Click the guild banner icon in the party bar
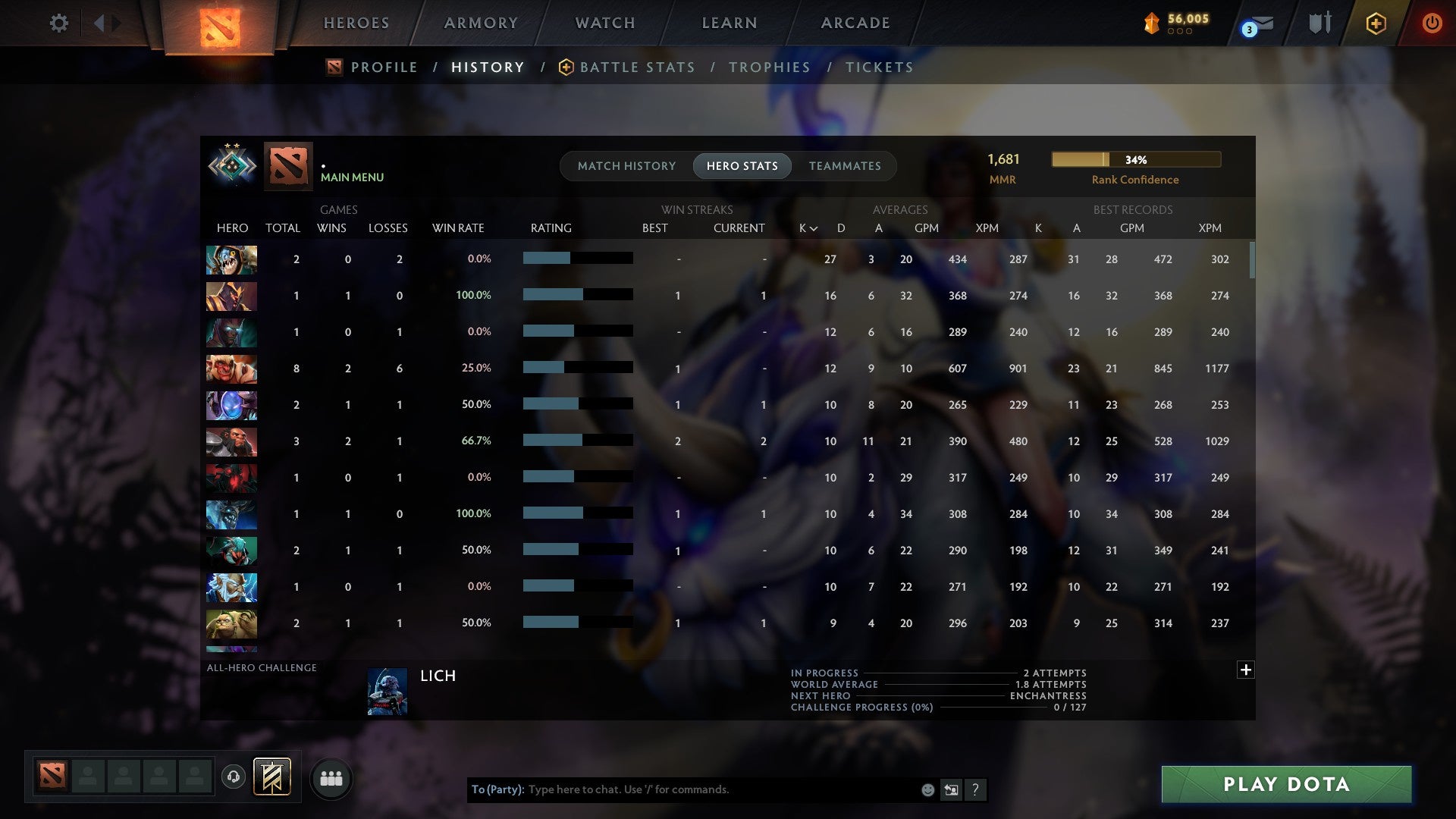 click(x=271, y=778)
